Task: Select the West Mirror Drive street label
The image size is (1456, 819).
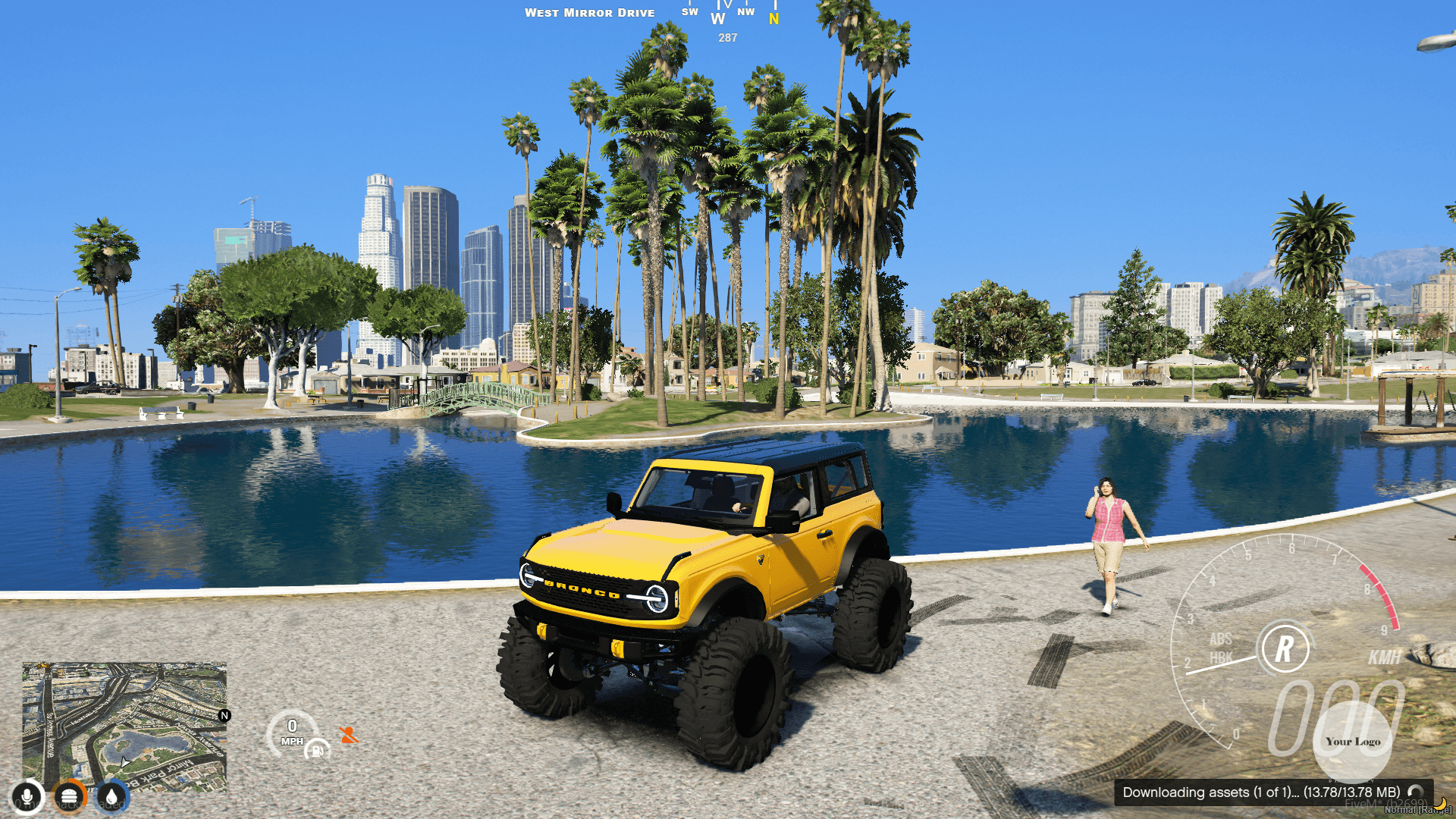Action: coord(591,12)
